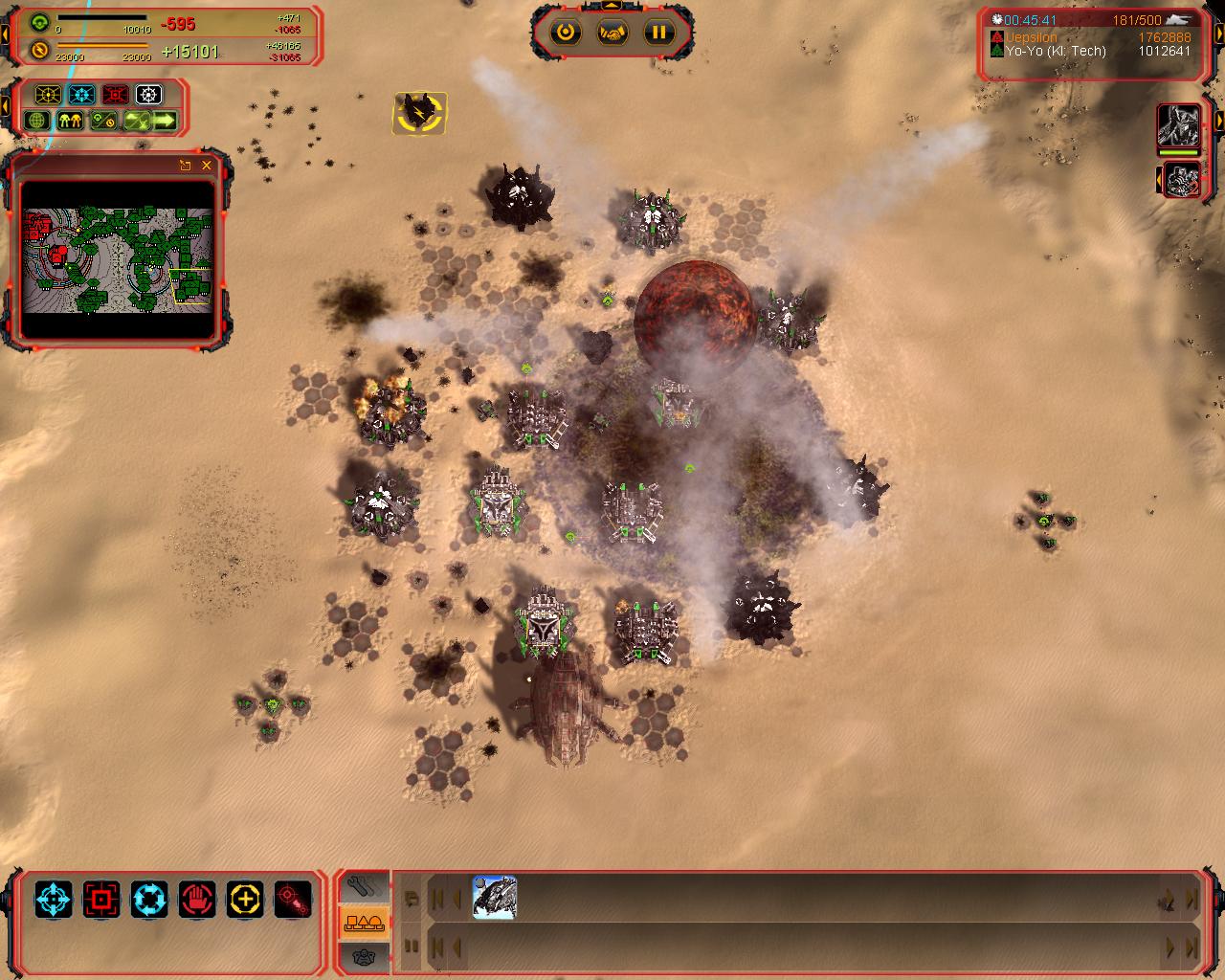Screen dimensions: 1225x980
Task: Click on the minimap terrain view
Action: click(x=117, y=259)
